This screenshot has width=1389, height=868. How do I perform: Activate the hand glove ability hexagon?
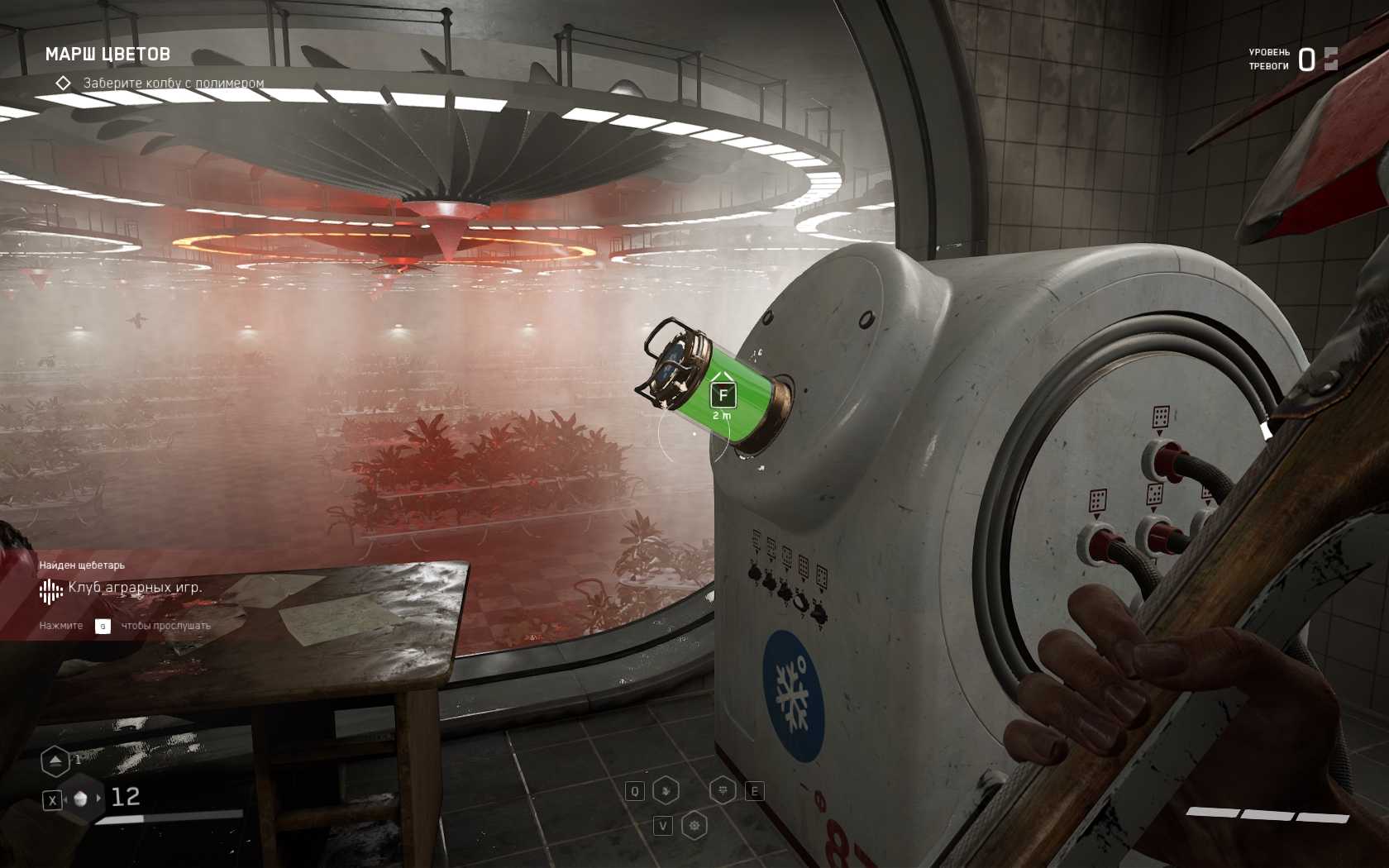coord(666,791)
